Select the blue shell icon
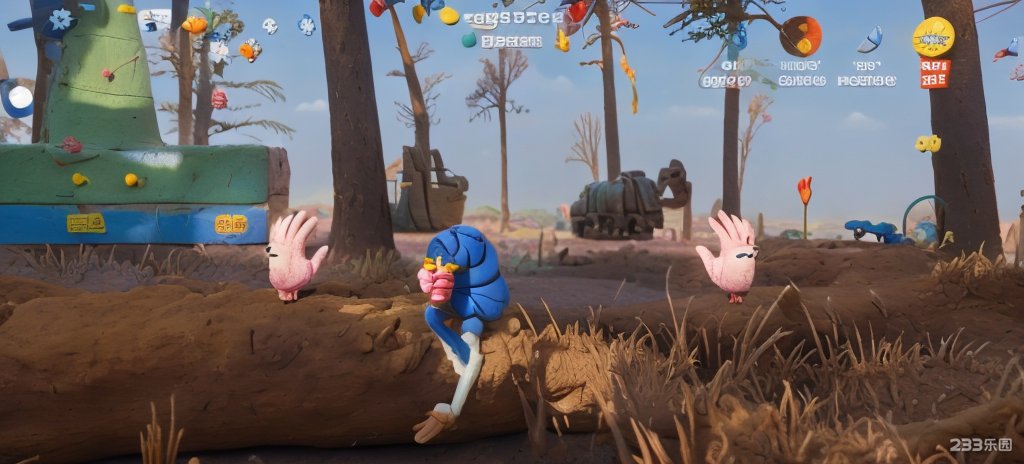Viewport: 1024px width, 464px height. click(869, 39)
